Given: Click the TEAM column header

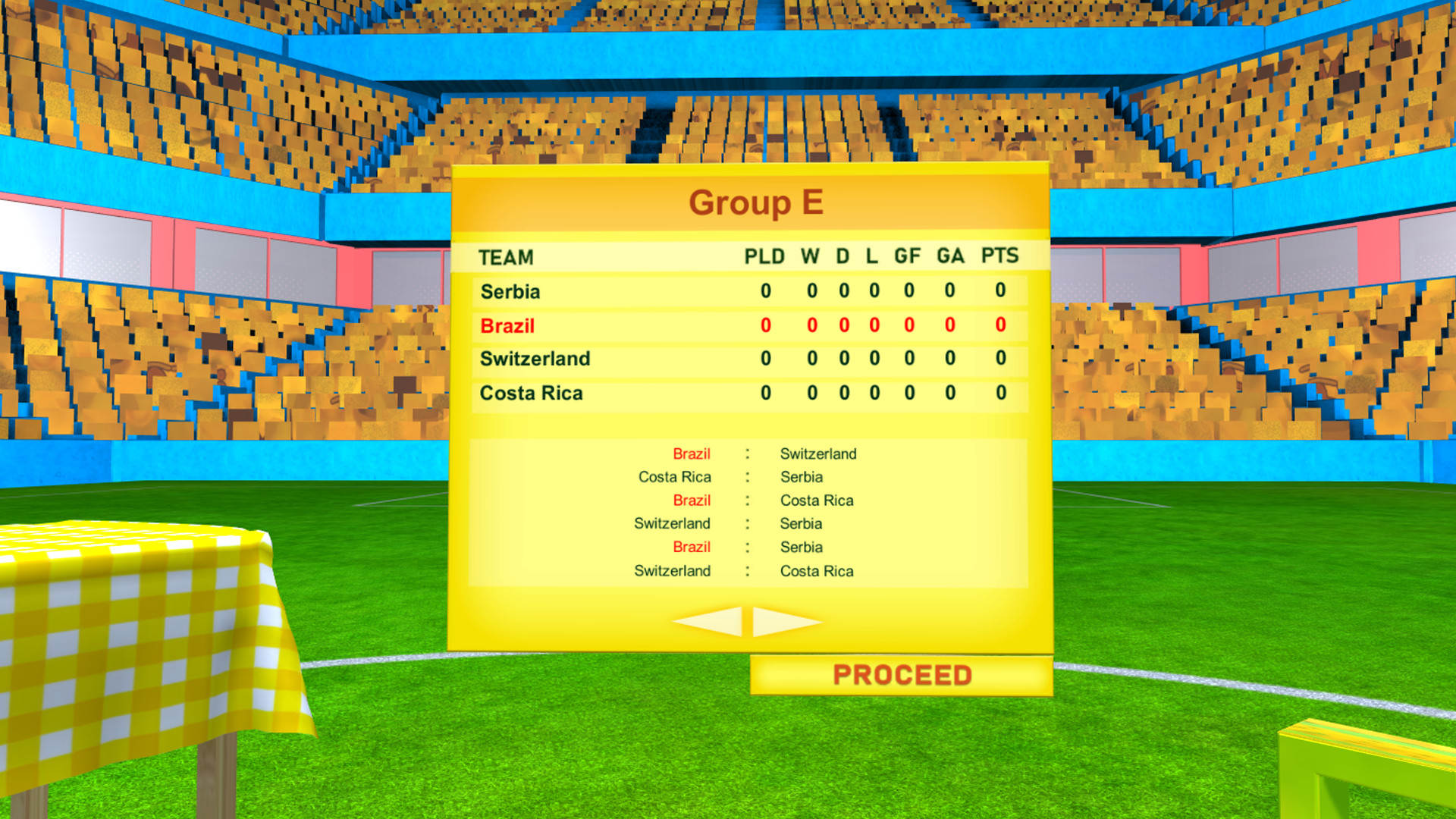Looking at the screenshot, I should [x=505, y=257].
